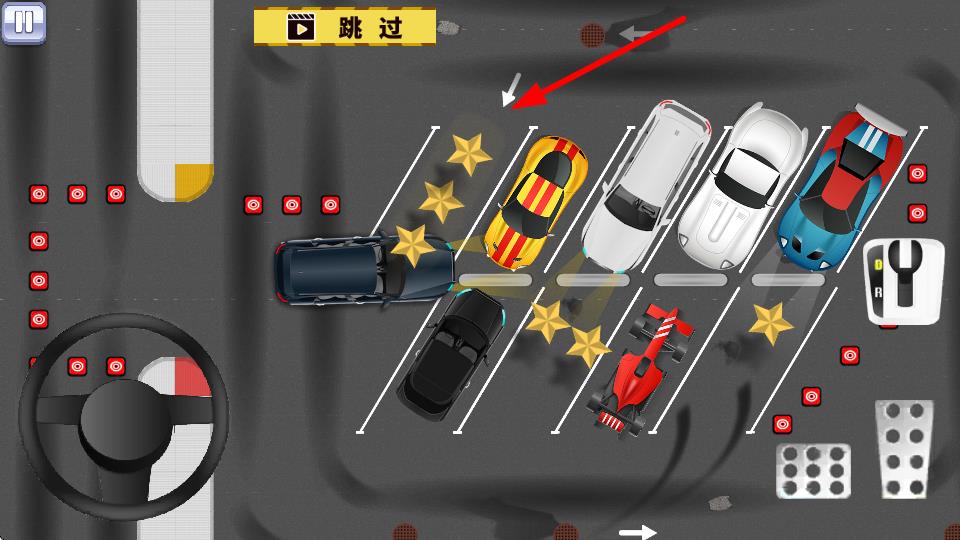Toggle the D/R gear shifter

pyautogui.click(x=904, y=280)
